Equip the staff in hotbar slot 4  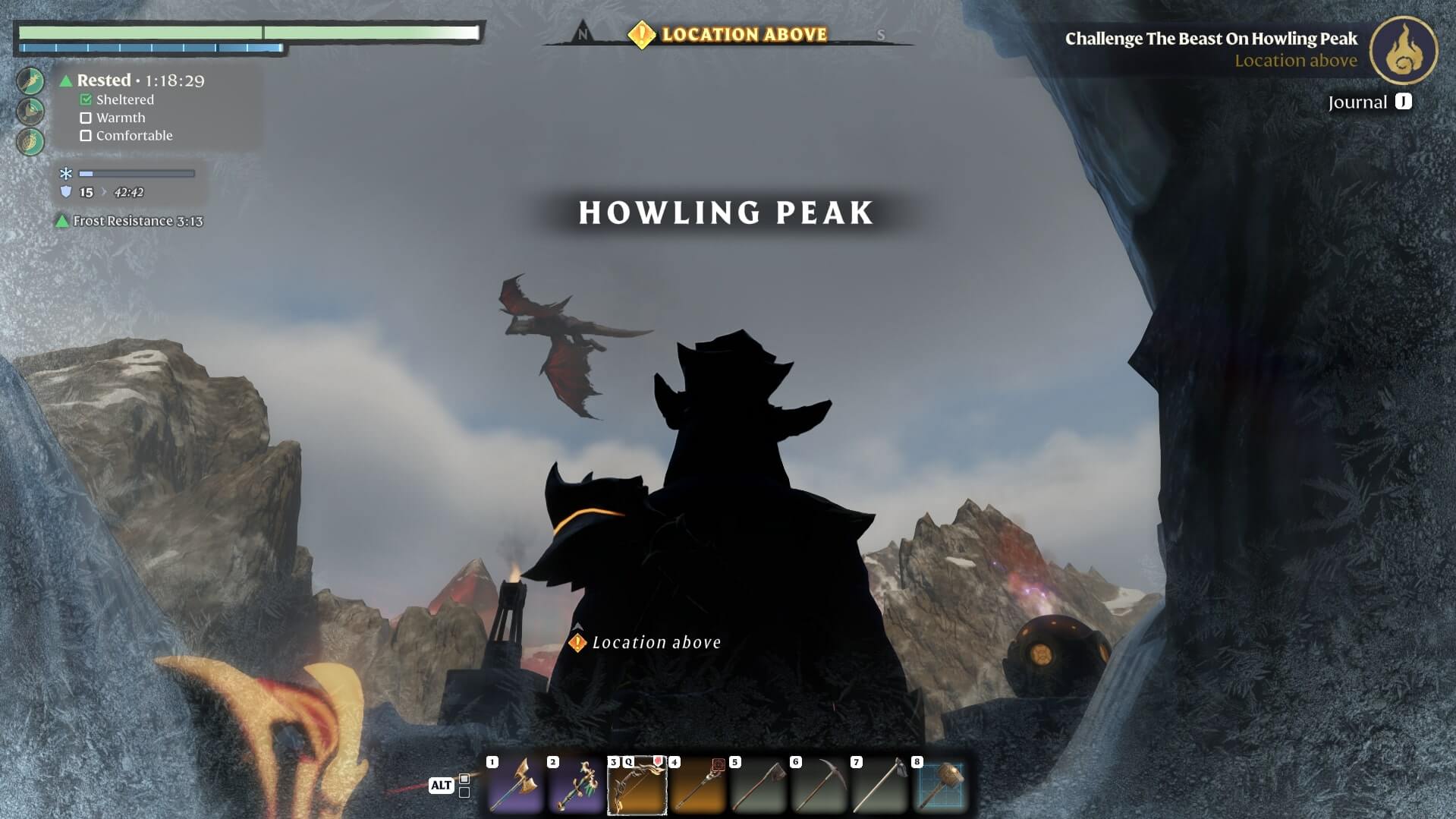[x=697, y=785]
